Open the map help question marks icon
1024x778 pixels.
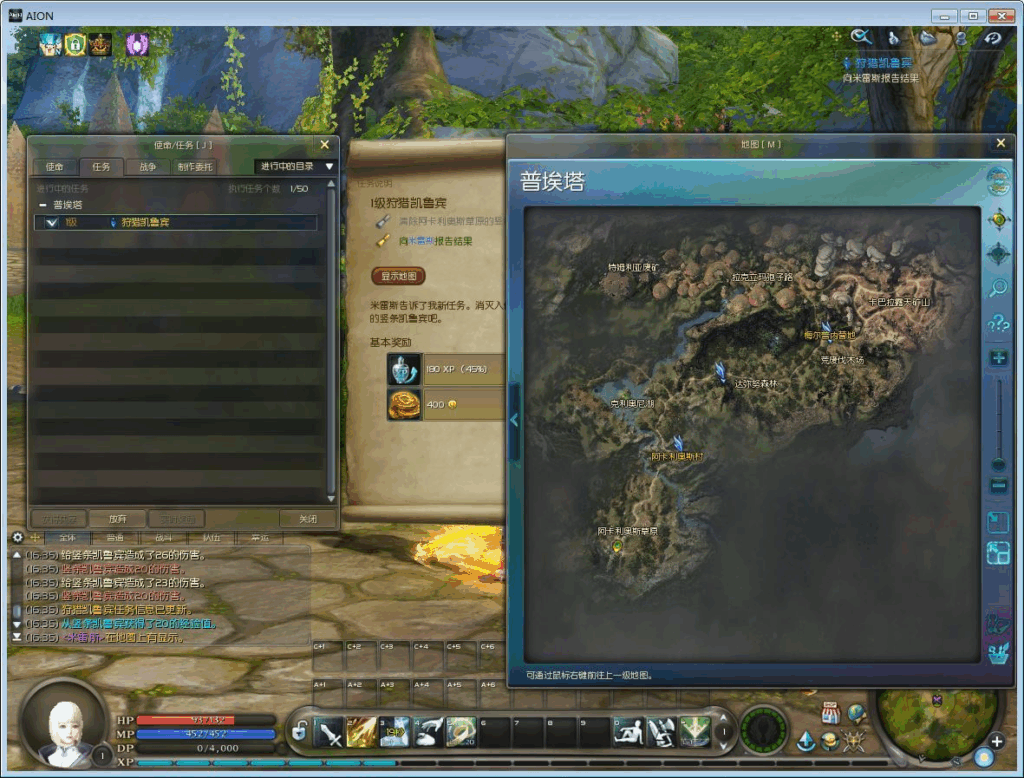[x=998, y=323]
